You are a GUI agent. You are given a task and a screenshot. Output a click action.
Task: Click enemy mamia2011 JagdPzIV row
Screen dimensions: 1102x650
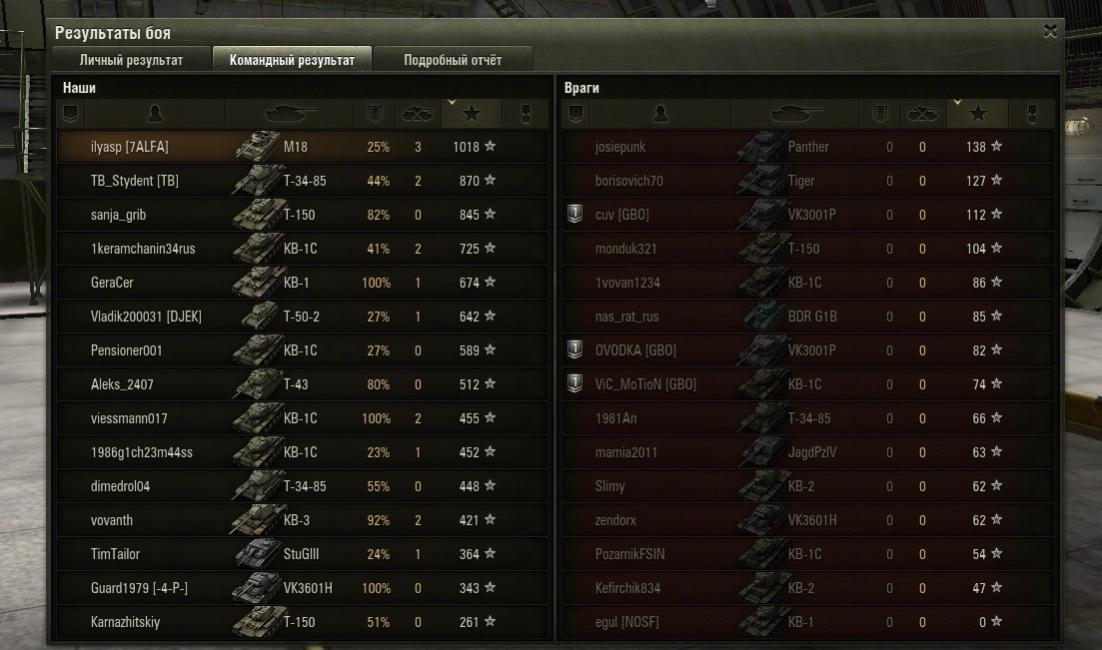806,452
